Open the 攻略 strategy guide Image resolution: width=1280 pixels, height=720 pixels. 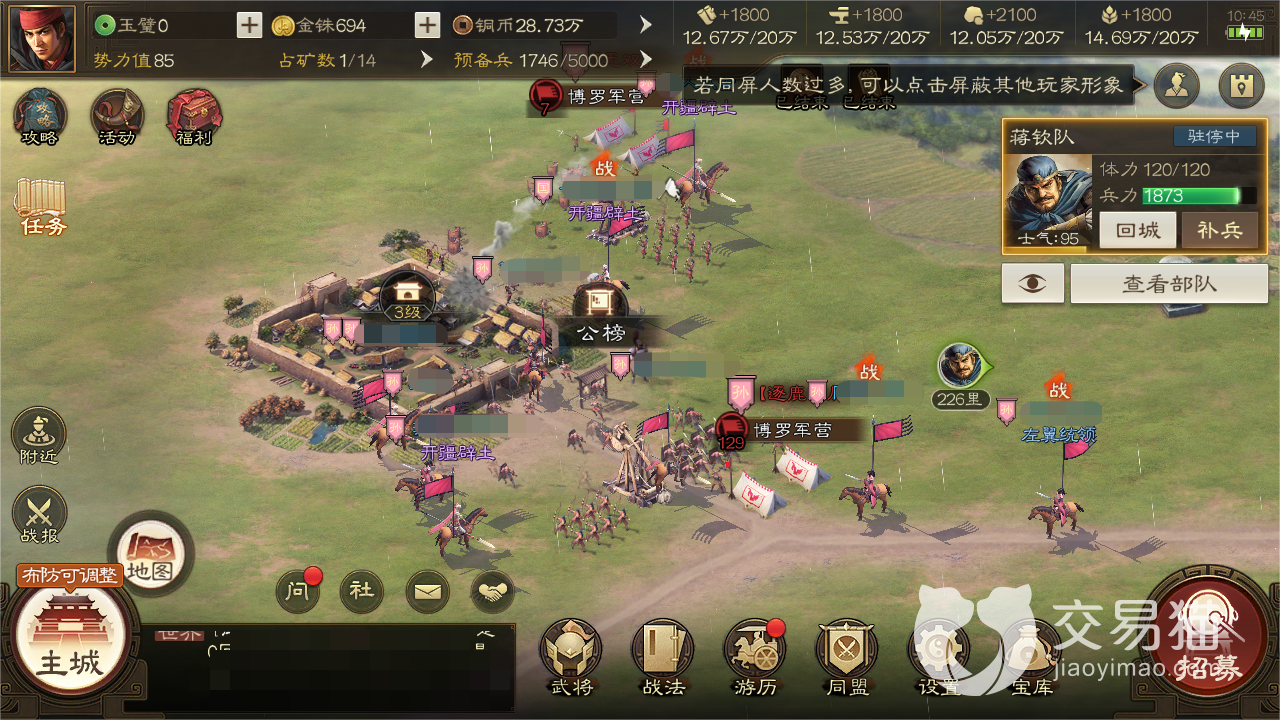point(40,117)
